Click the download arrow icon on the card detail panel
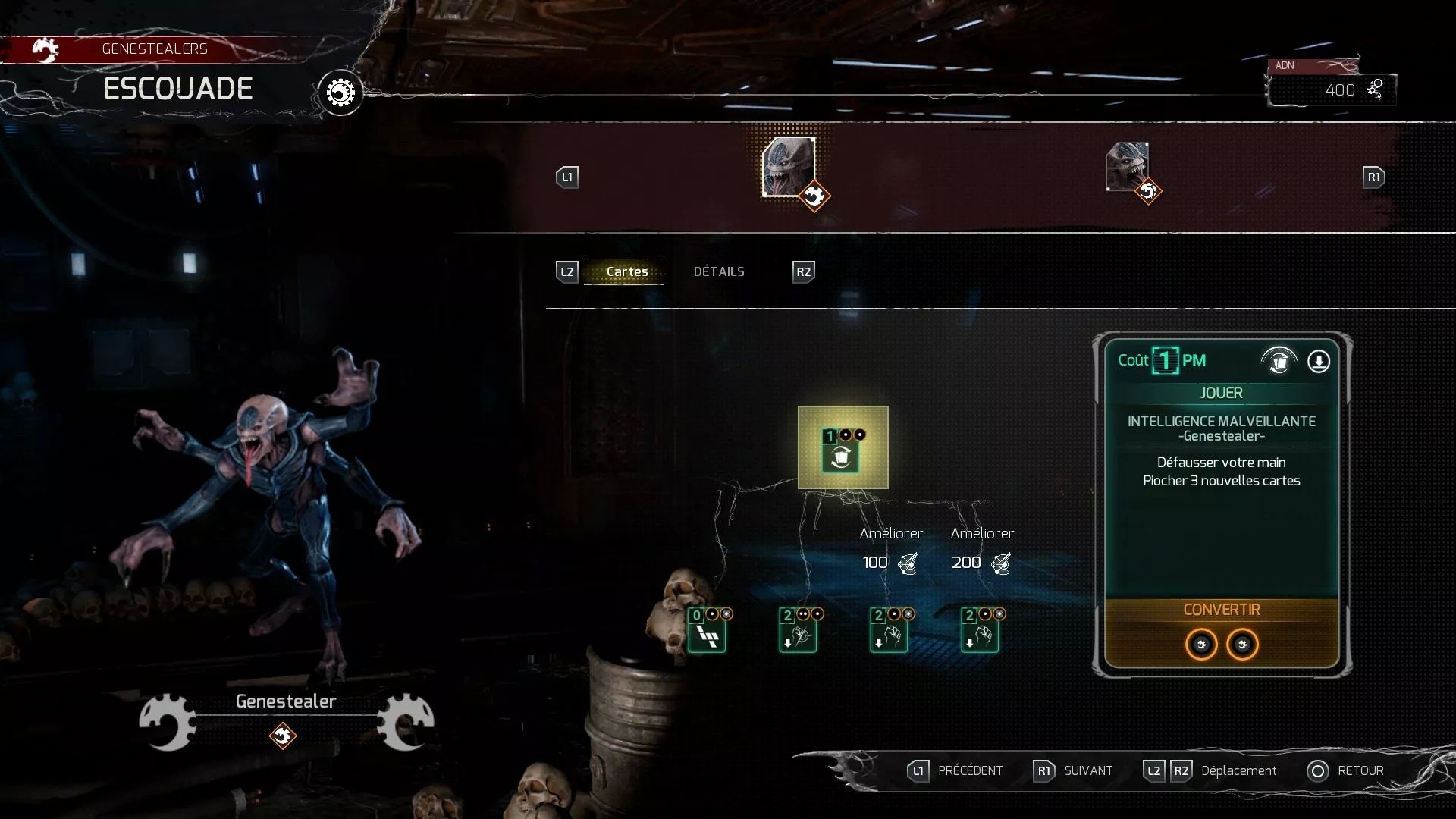The height and width of the screenshot is (819, 1456). click(x=1318, y=362)
